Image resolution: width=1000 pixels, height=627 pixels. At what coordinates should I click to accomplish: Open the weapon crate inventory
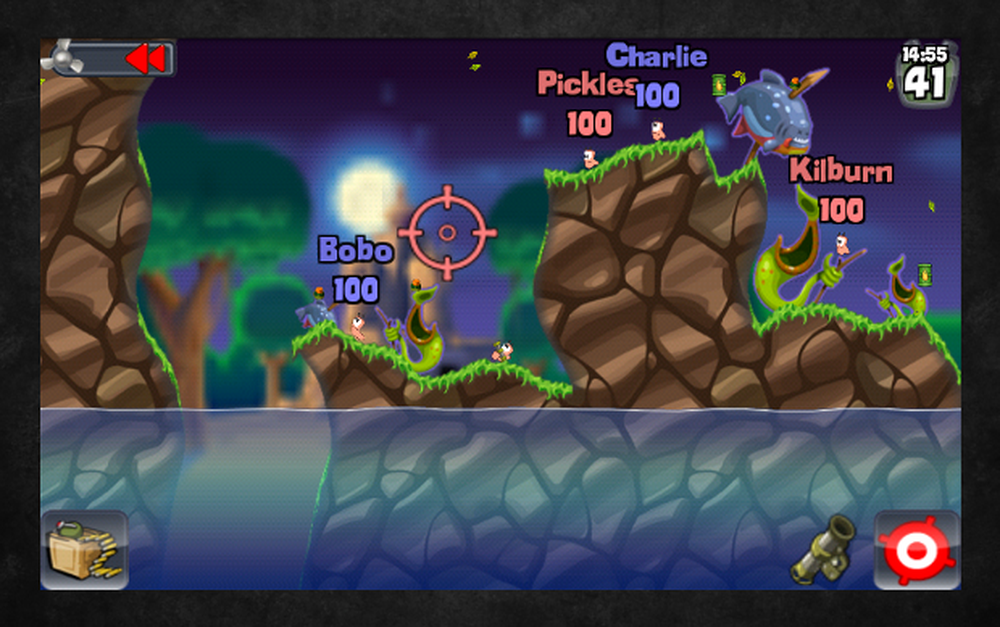pyautogui.click(x=84, y=549)
